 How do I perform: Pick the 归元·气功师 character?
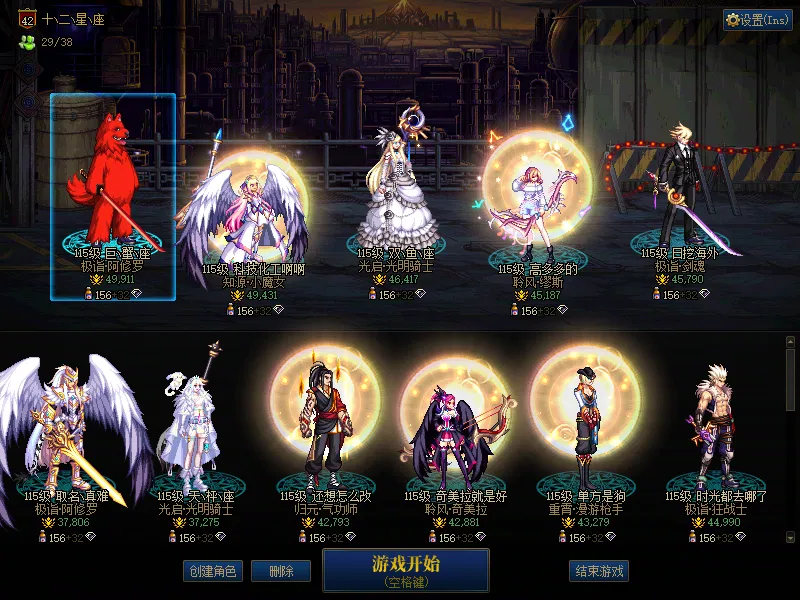(318, 430)
